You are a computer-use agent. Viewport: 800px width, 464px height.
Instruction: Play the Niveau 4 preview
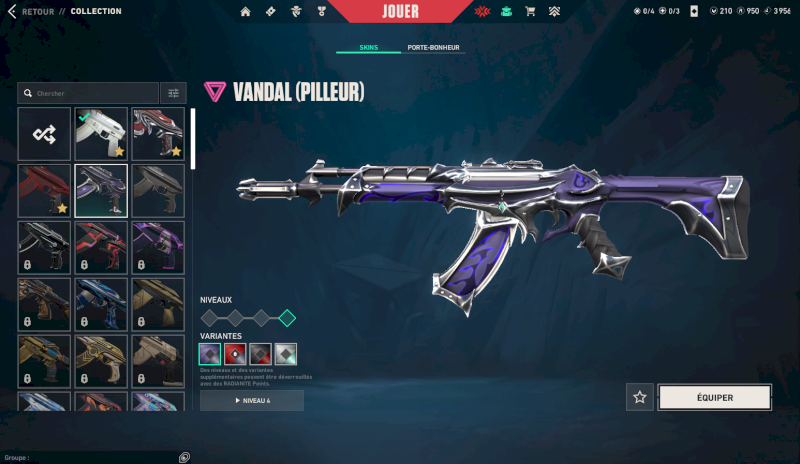point(252,400)
